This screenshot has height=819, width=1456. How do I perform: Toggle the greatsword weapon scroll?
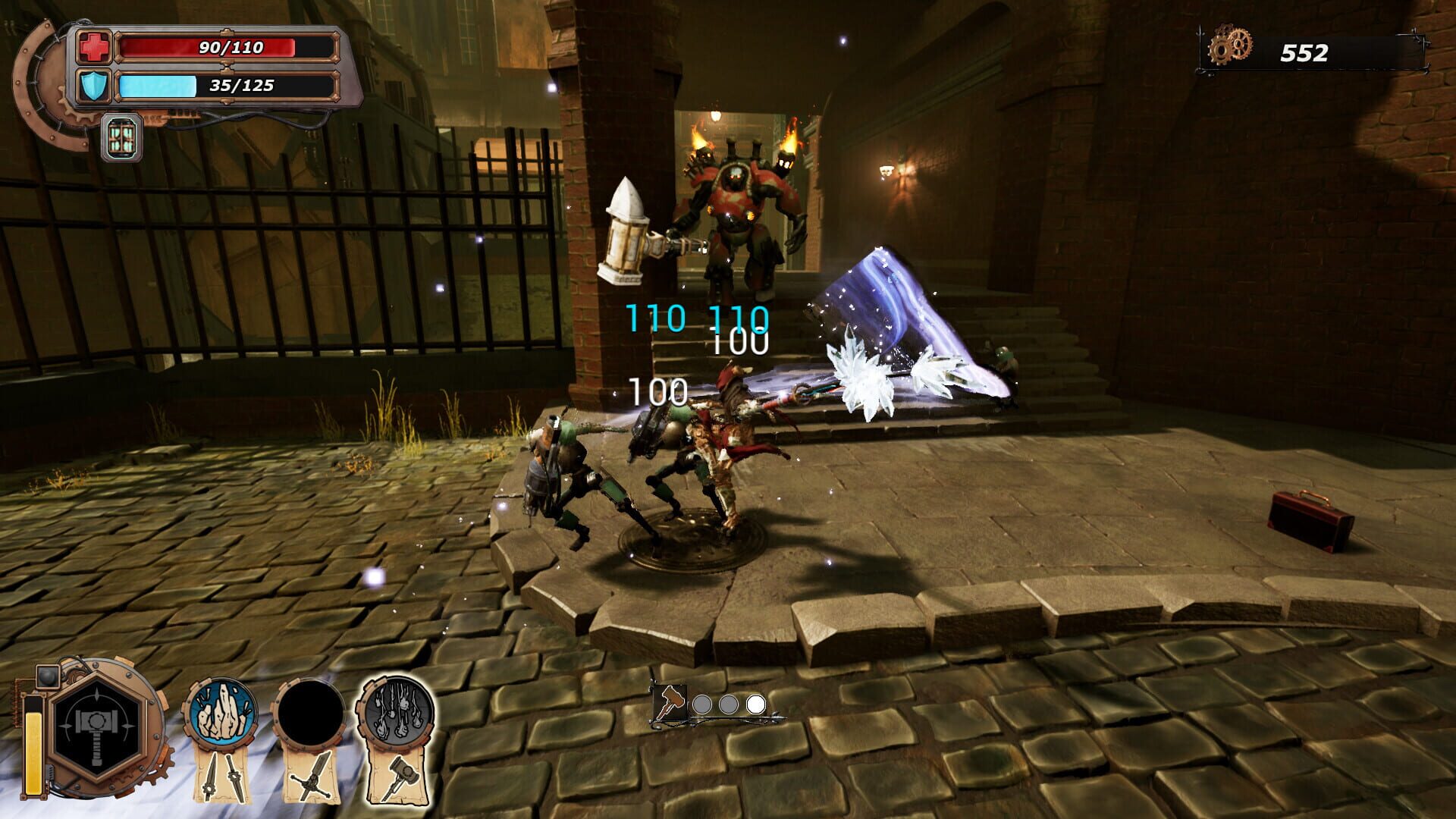[x=312, y=775]
